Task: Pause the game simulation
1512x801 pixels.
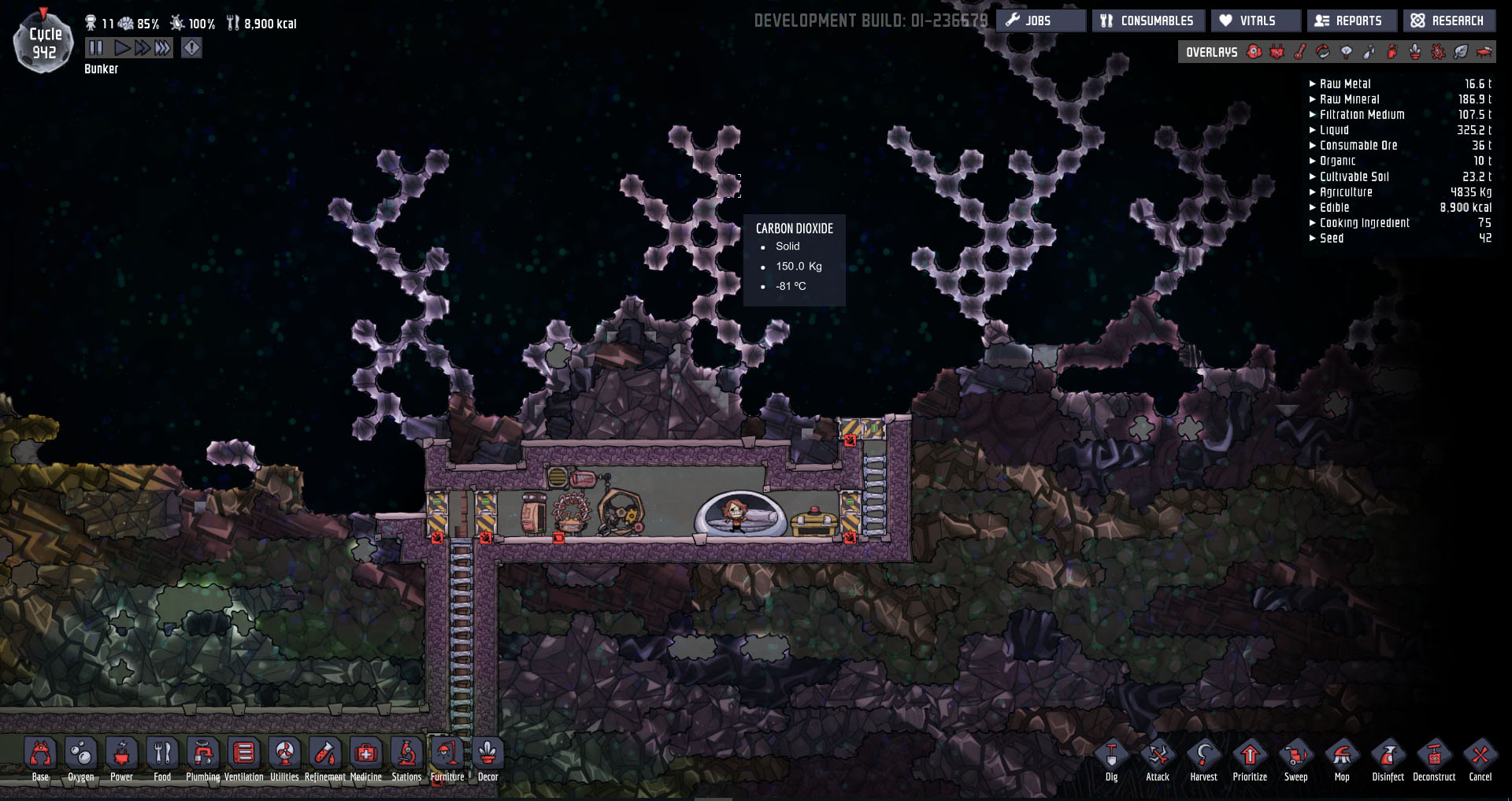Action: coord(96,48)
